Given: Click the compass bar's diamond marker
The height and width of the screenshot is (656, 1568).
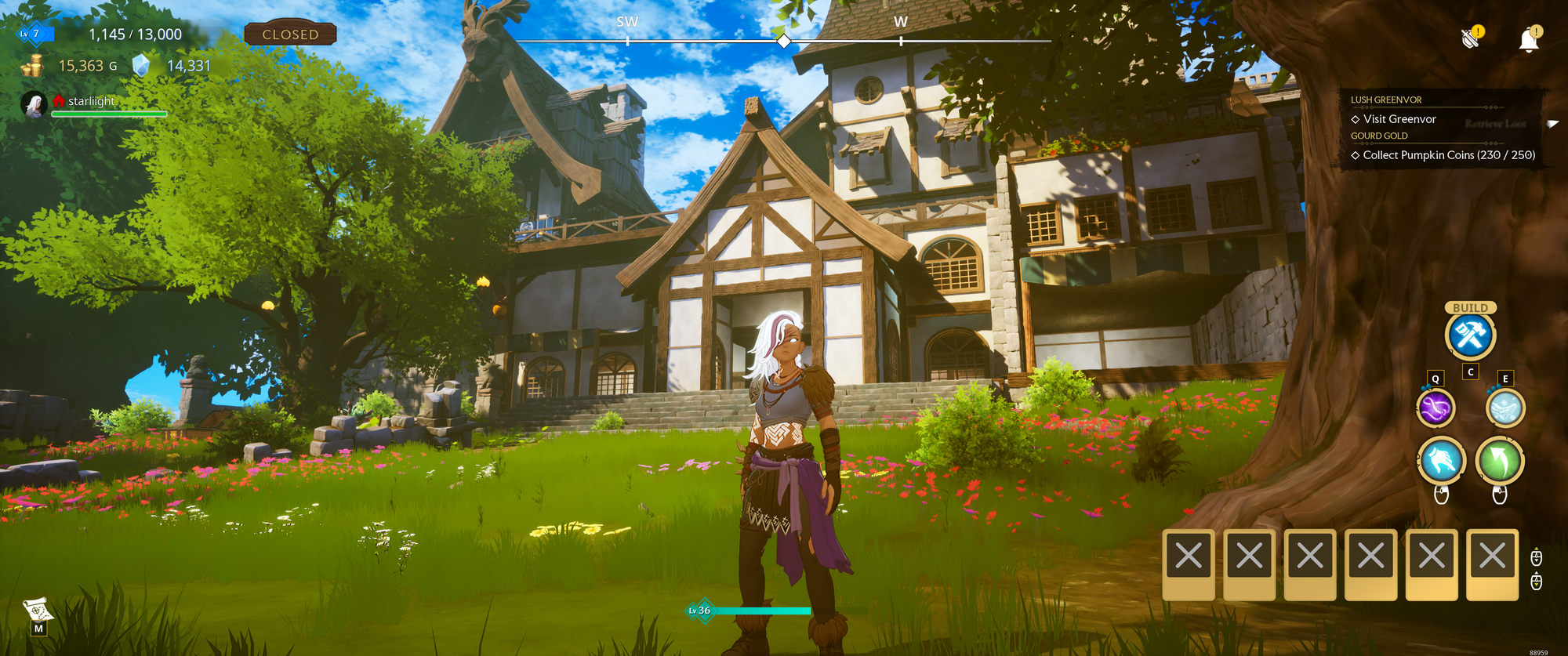Looking at the screenshot, I should tap(783, 41).
